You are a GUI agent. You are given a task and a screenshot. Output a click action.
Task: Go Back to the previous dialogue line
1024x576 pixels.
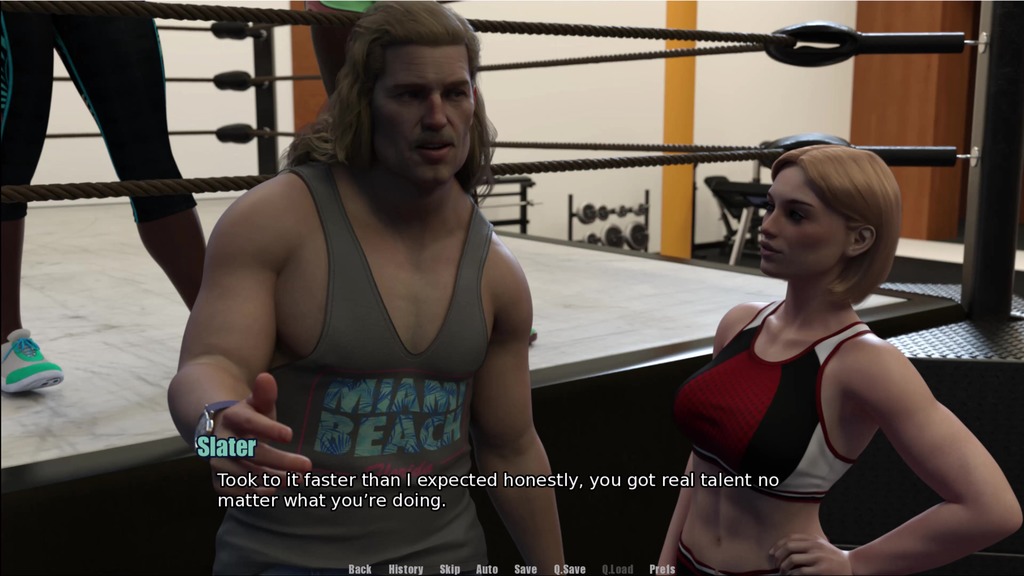tap(360, 569)
